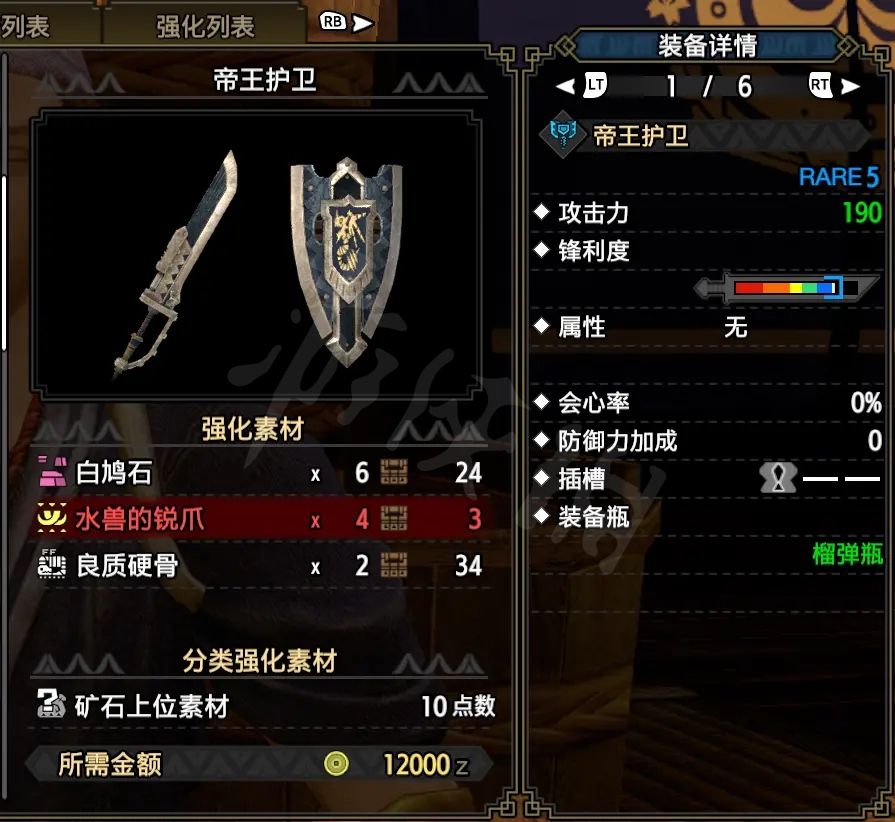Screen dimensions: 895x822
Task: Switch to the 强化列表 tab
Action: pyautogui.click(x=205, y=26)
